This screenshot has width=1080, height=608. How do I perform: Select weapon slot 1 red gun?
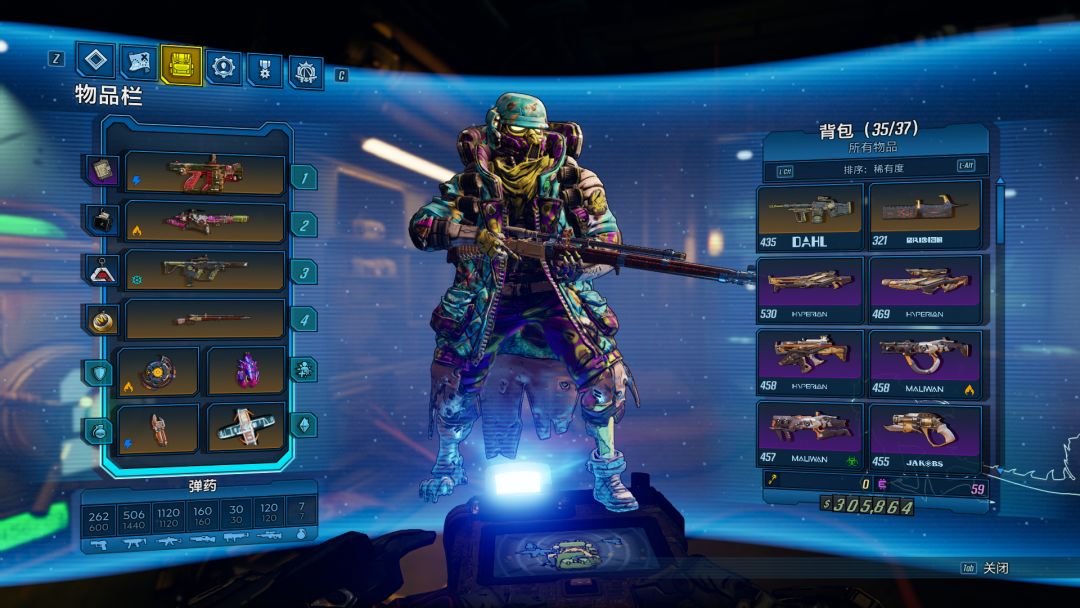(x=205, y=174)
